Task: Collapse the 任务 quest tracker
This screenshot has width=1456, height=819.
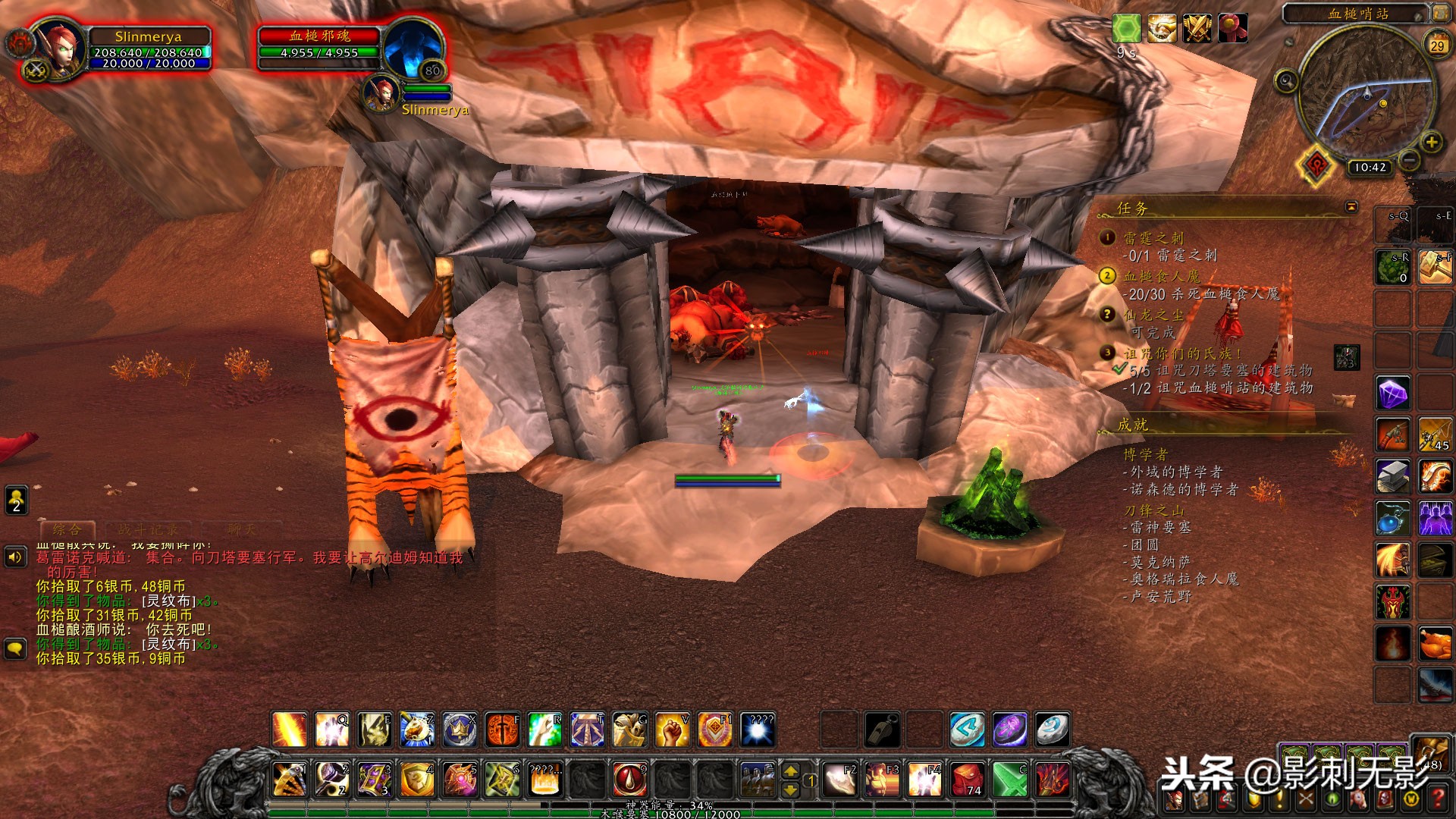Action: tap(1351, 207)
